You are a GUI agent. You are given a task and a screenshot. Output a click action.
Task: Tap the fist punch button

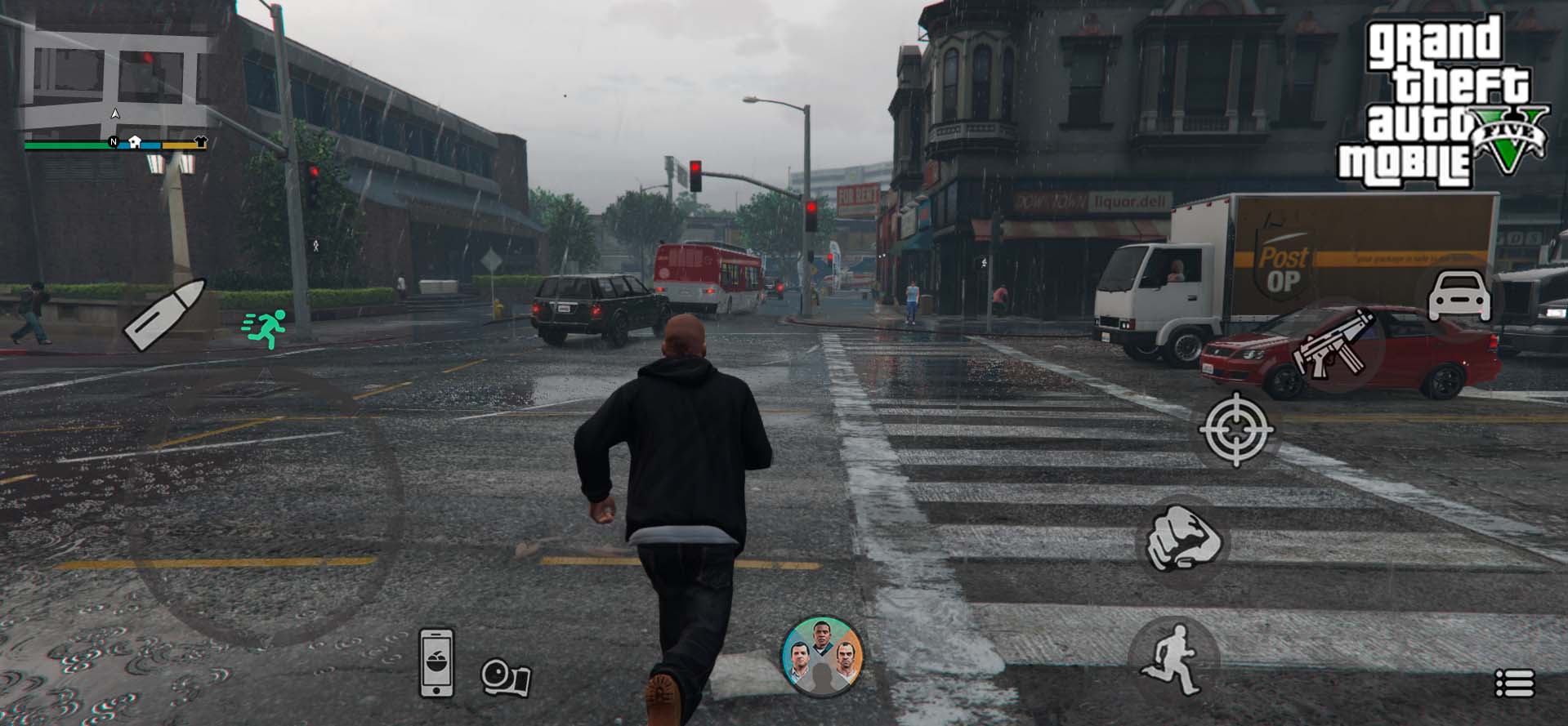click(x=1182, y=539)
